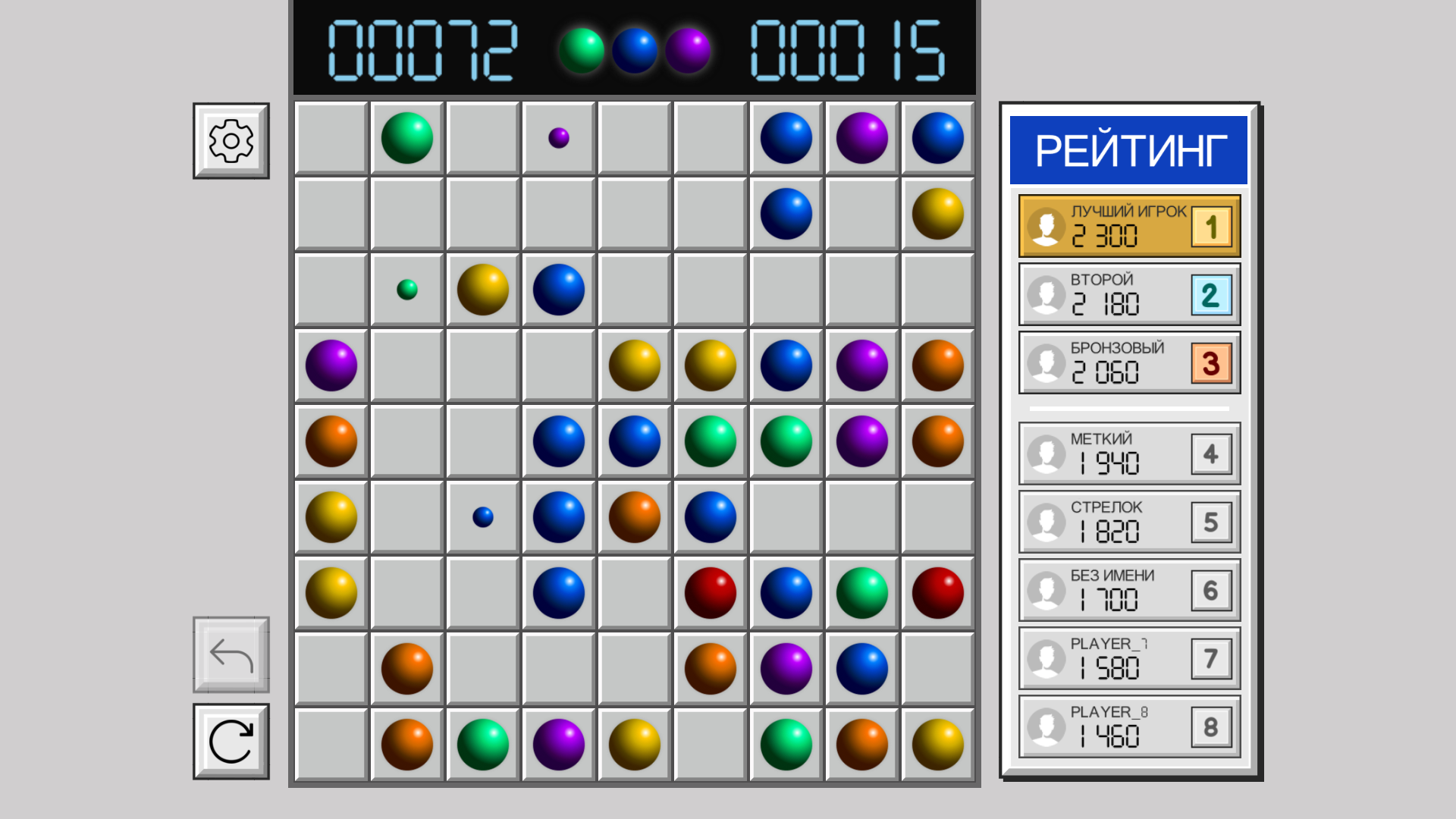Select the purple ball in the left column
Screen dimensions: 1456x819
[x=331, y=365]
